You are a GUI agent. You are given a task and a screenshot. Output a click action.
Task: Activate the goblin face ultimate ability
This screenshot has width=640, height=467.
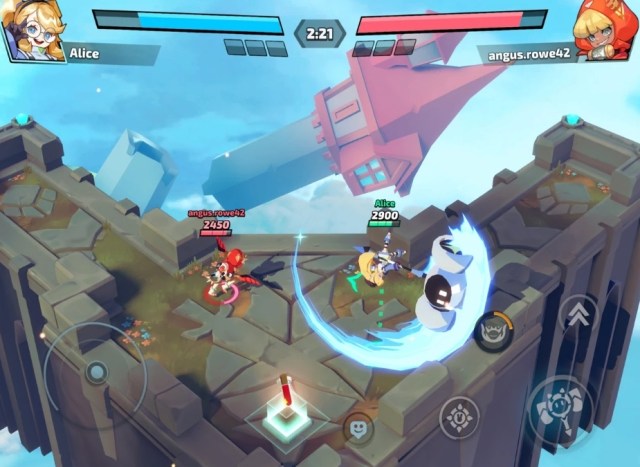[493, 329]
